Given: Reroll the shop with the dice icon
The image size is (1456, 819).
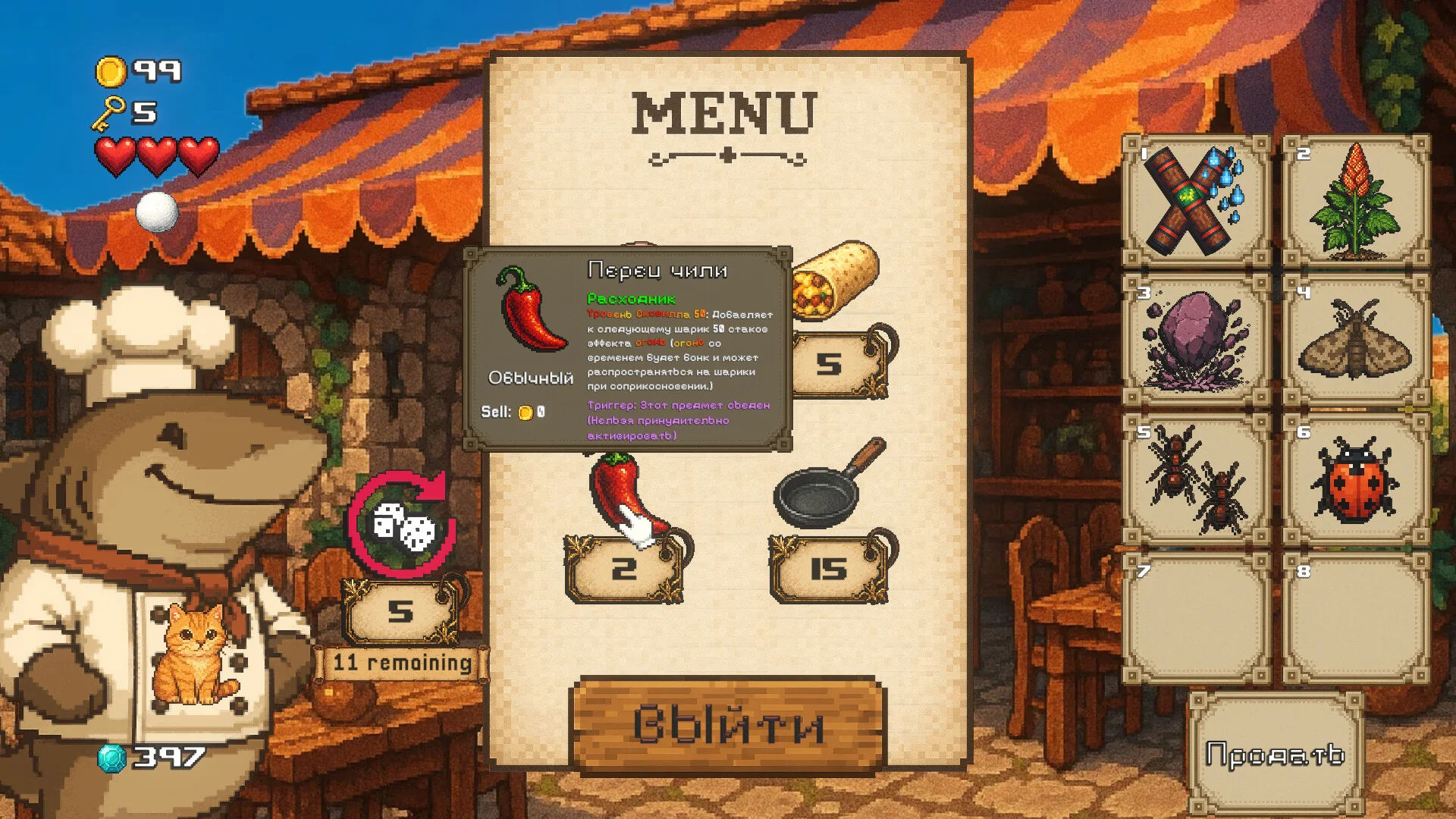Looking at the screenshot, I should (x=402, y=524).
